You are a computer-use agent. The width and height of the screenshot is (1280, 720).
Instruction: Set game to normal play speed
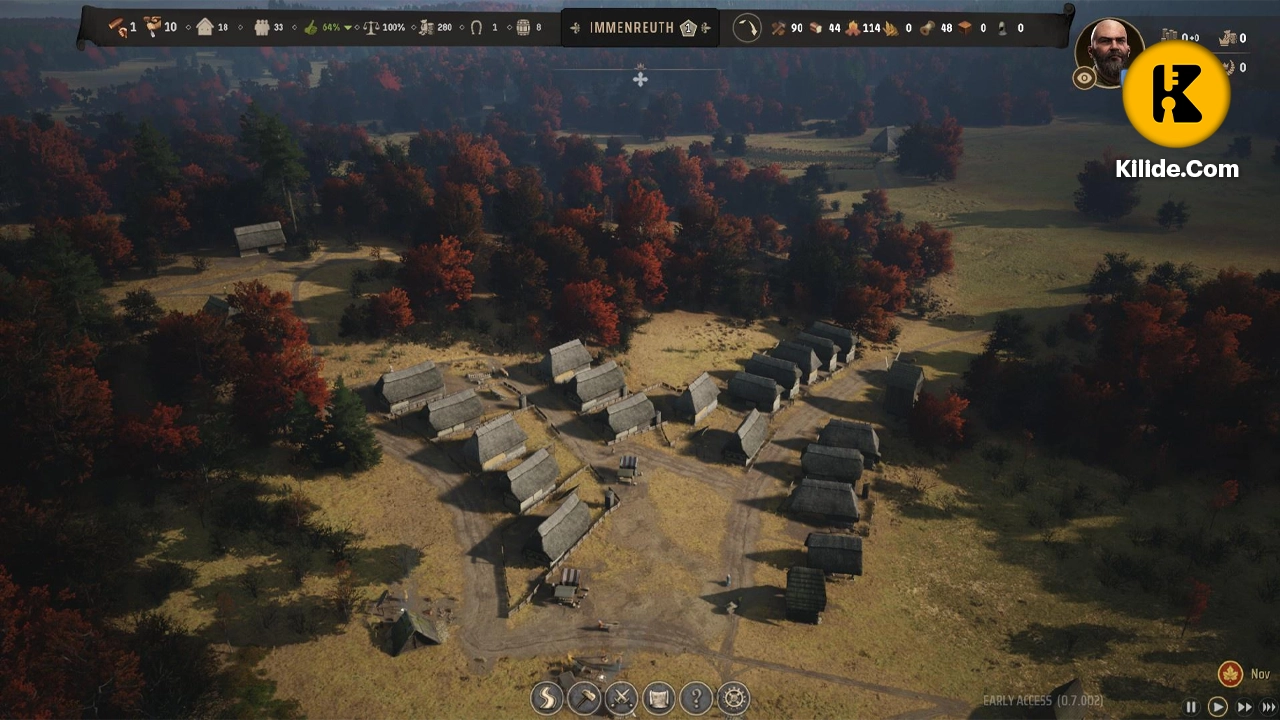(x=1217, y=707)
